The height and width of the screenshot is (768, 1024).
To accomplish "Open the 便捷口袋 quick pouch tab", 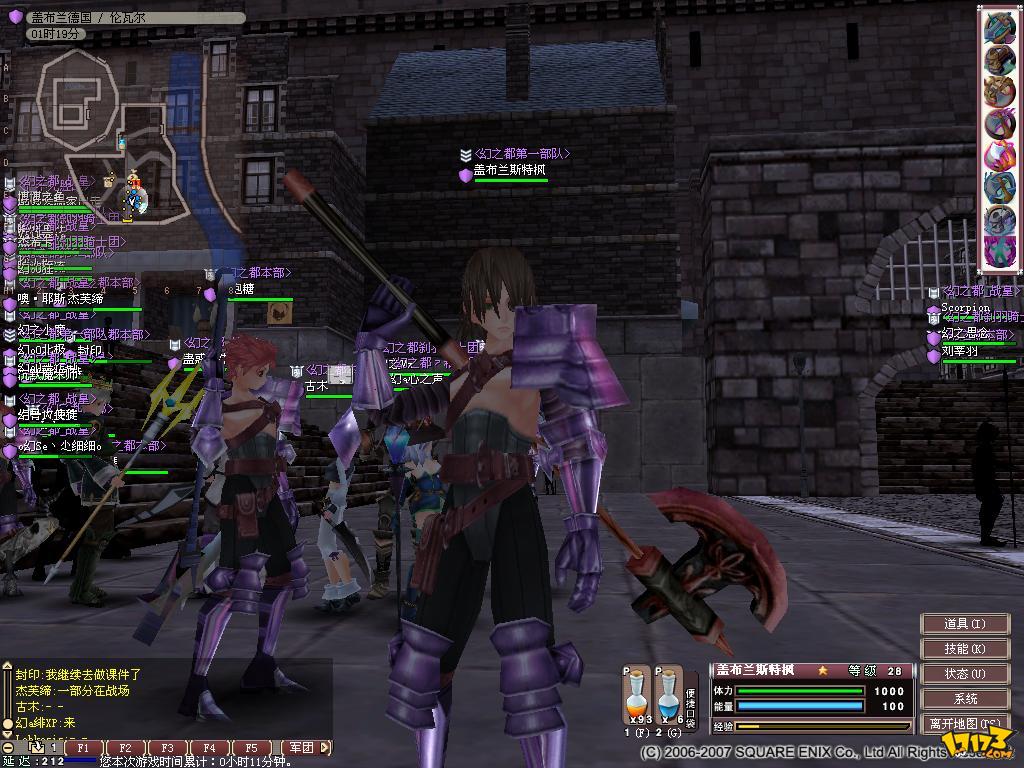I will (x=691, y=705).
